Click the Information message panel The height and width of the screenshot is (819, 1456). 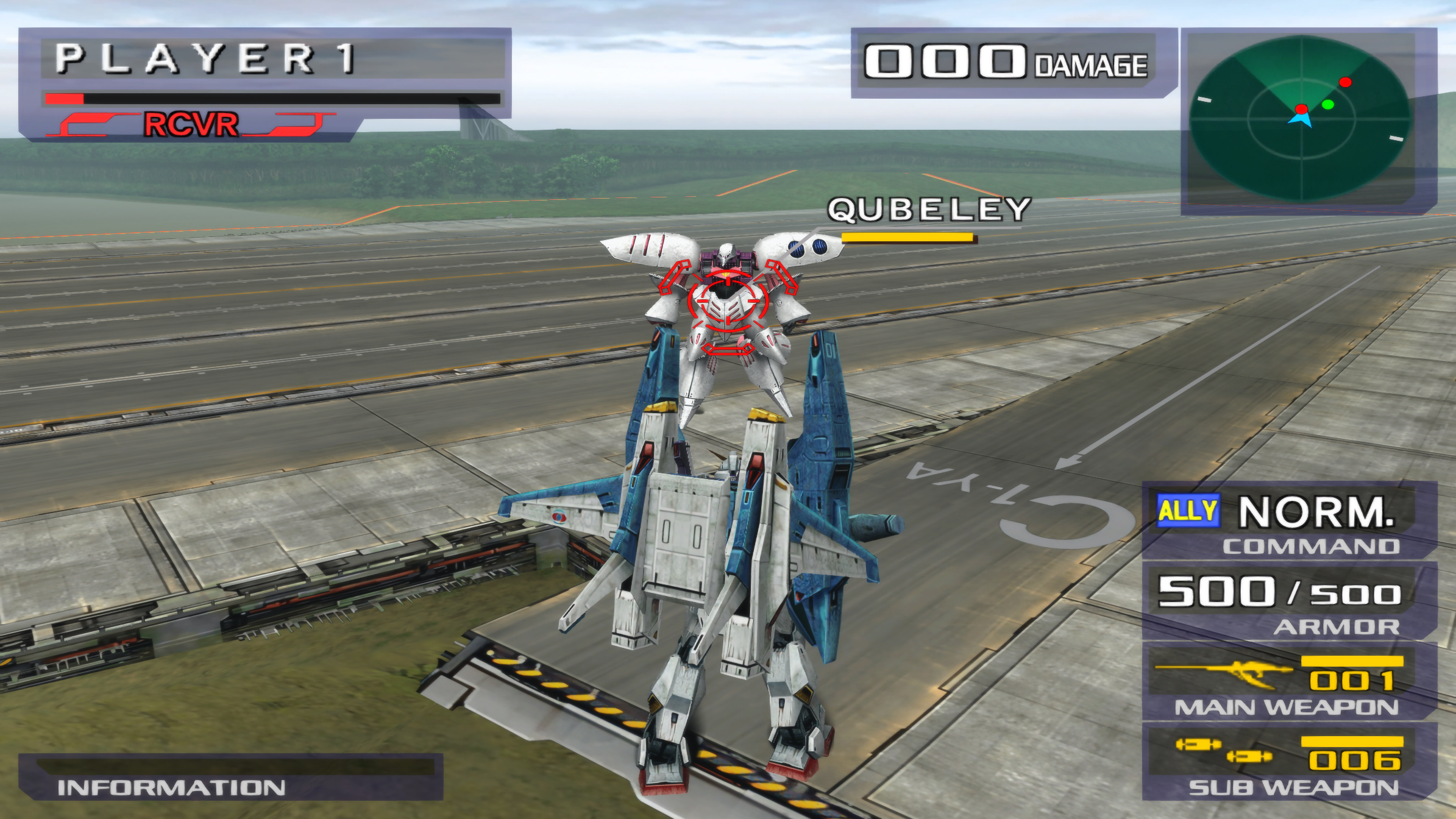click(x=230, y=777)
